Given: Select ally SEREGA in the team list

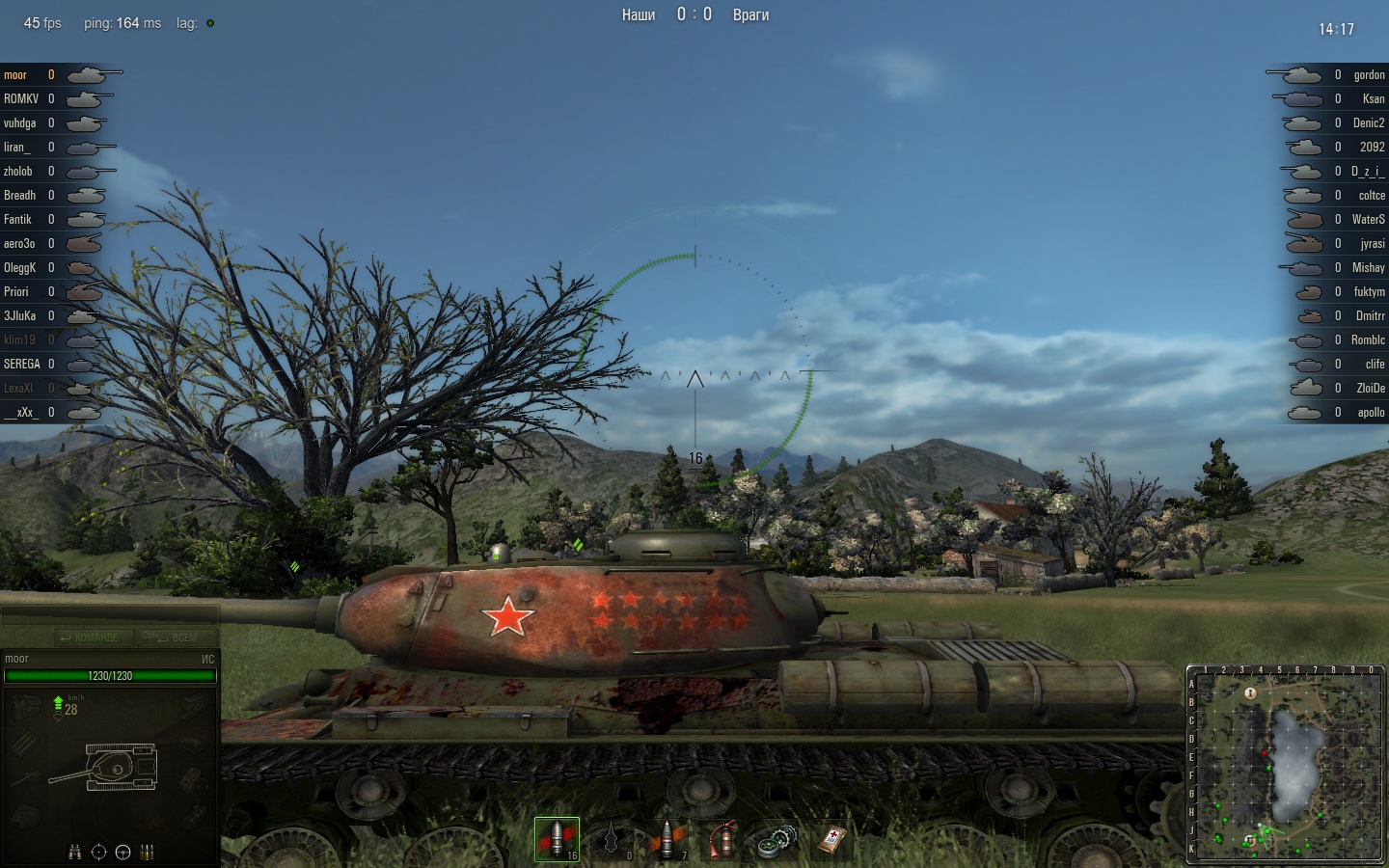Looking at the screenshot, I should tap(21, 364).
